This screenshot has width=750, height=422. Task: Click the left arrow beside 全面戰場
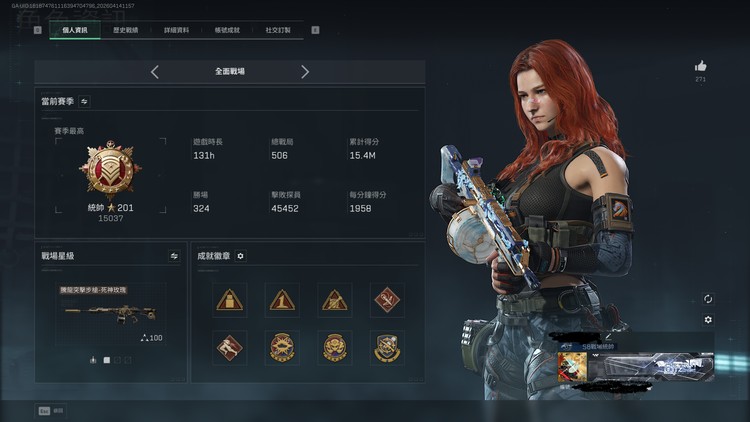[155, 72]
